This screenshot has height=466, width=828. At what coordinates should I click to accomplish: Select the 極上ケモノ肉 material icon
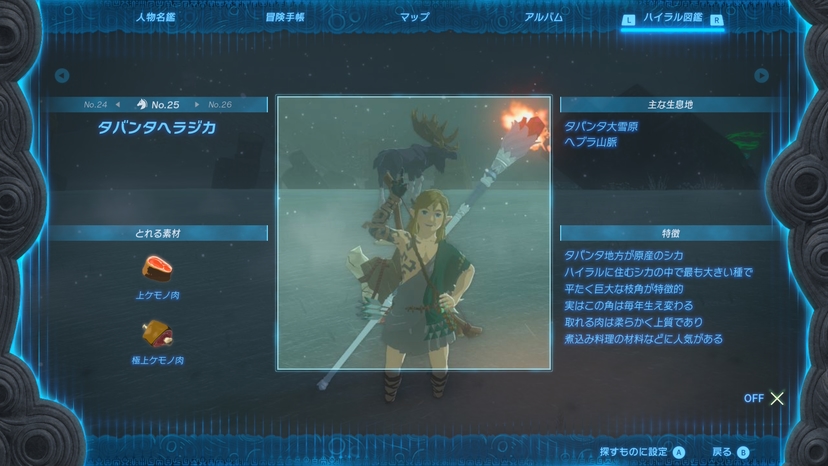point(158,331)
